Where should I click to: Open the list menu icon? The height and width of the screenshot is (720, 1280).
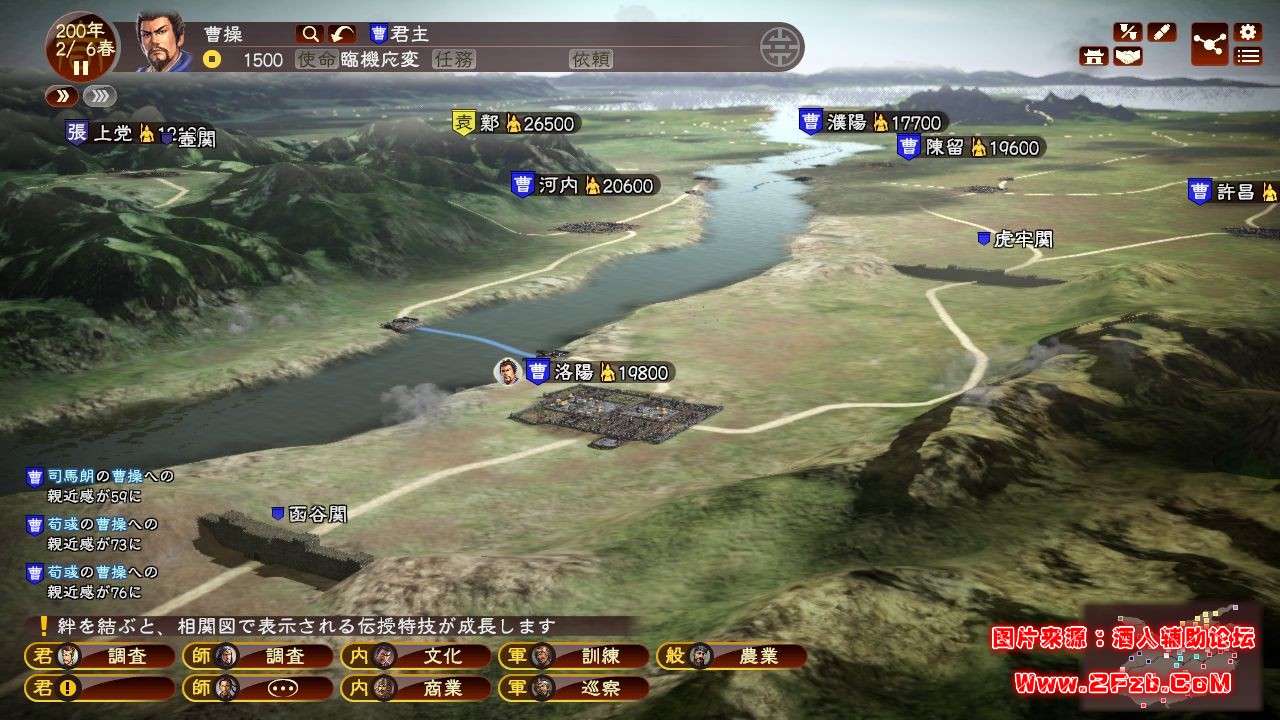pos(1247,56)
